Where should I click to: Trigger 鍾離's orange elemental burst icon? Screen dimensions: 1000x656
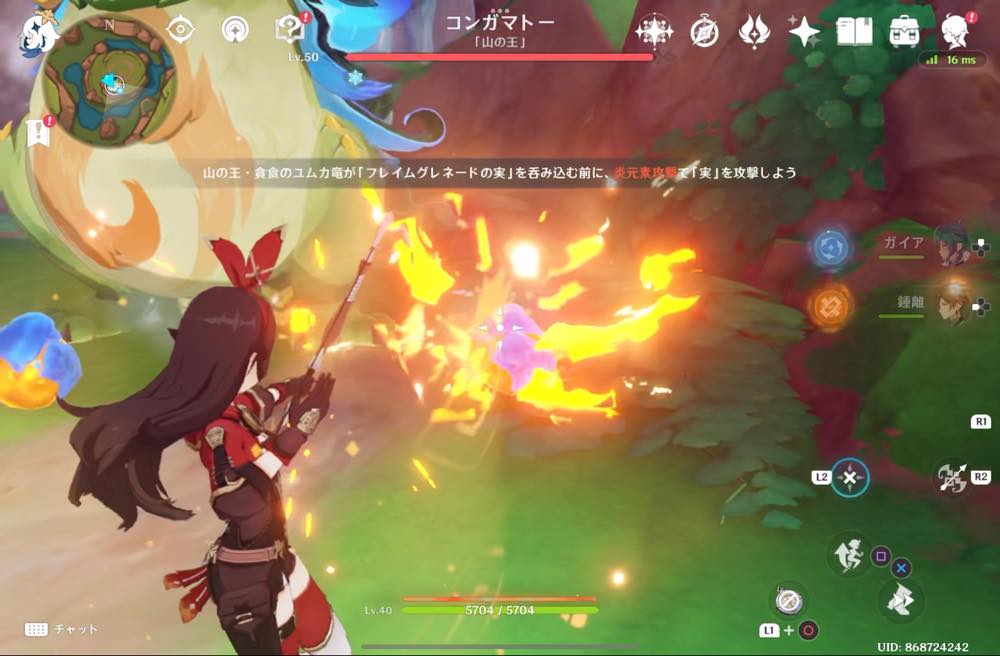(x=830, y=305)
